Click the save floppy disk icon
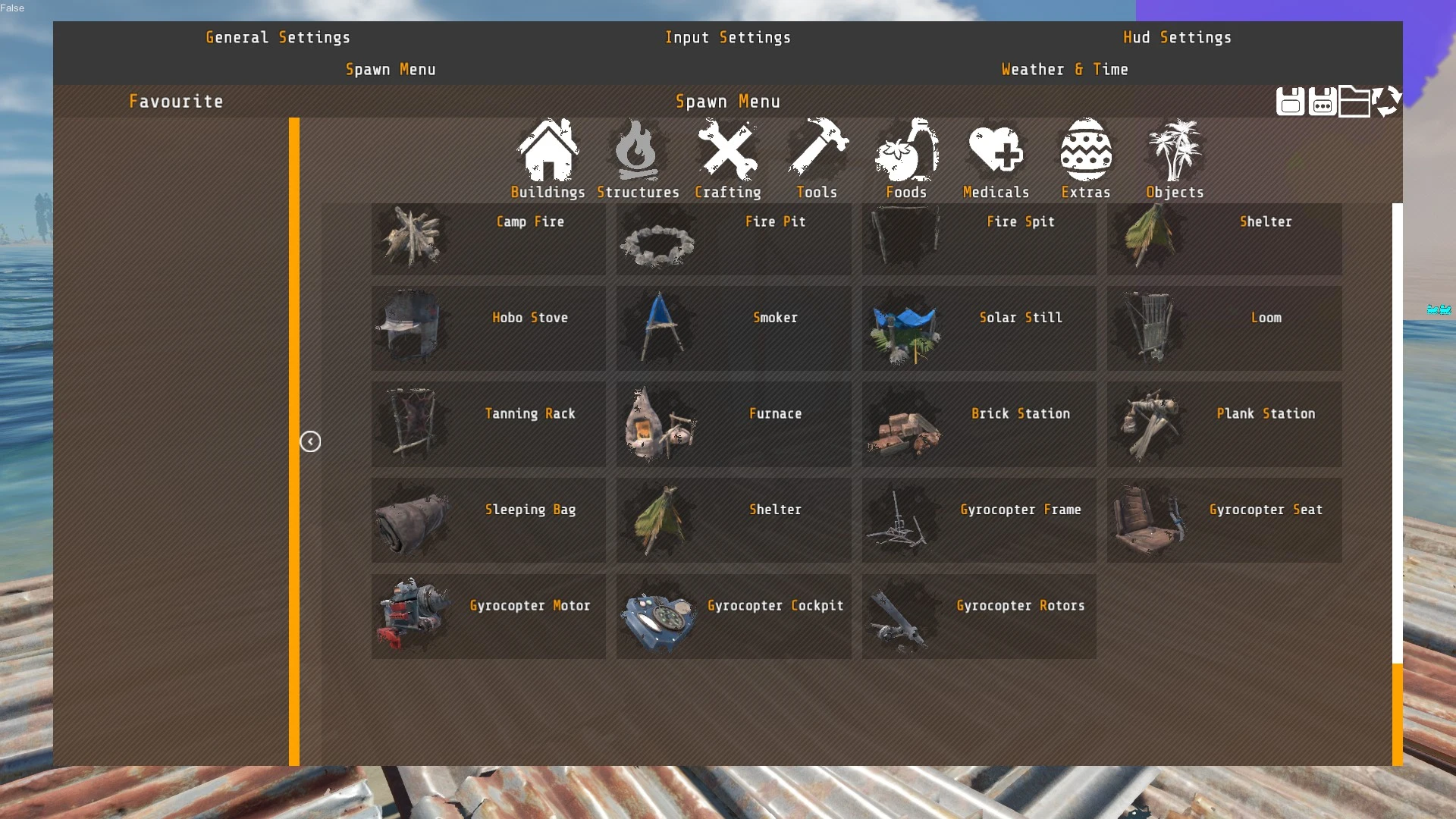Image resolution: width=1456 pixels, height=819 pixels. (x=1290, y=102)
